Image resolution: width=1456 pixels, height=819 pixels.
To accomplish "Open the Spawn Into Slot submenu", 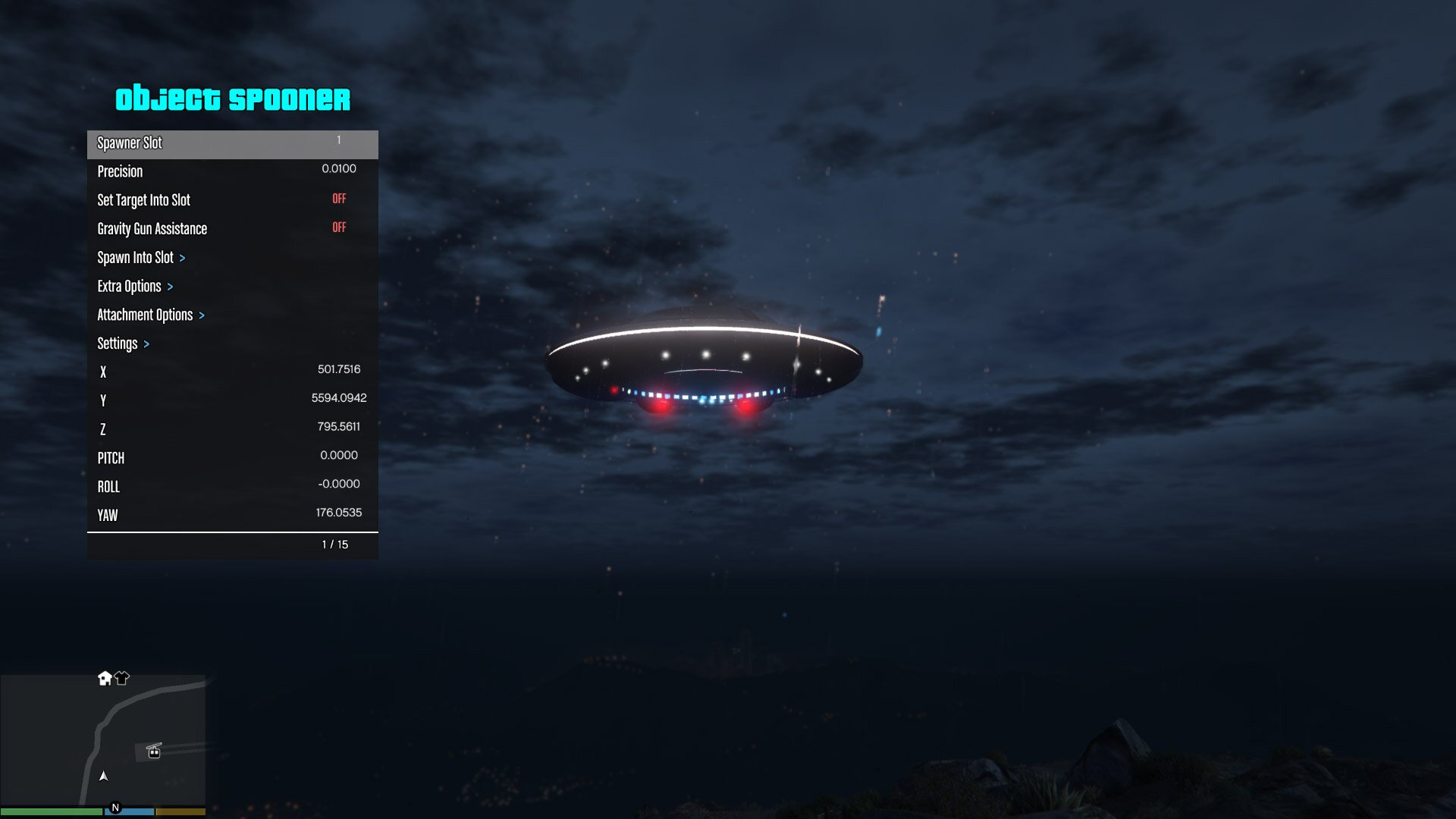I will tap(232, 258).
